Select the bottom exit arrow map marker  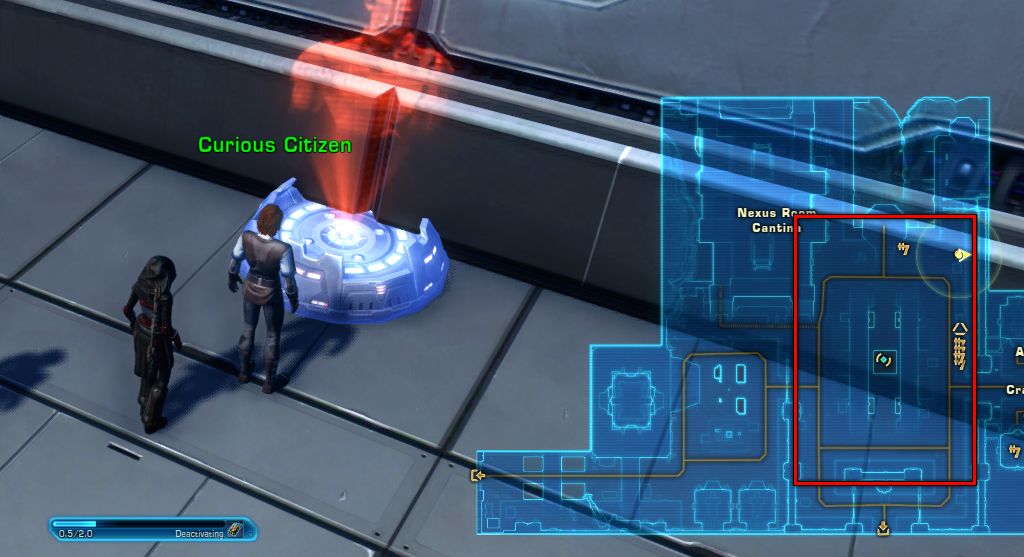coord(883,527)
